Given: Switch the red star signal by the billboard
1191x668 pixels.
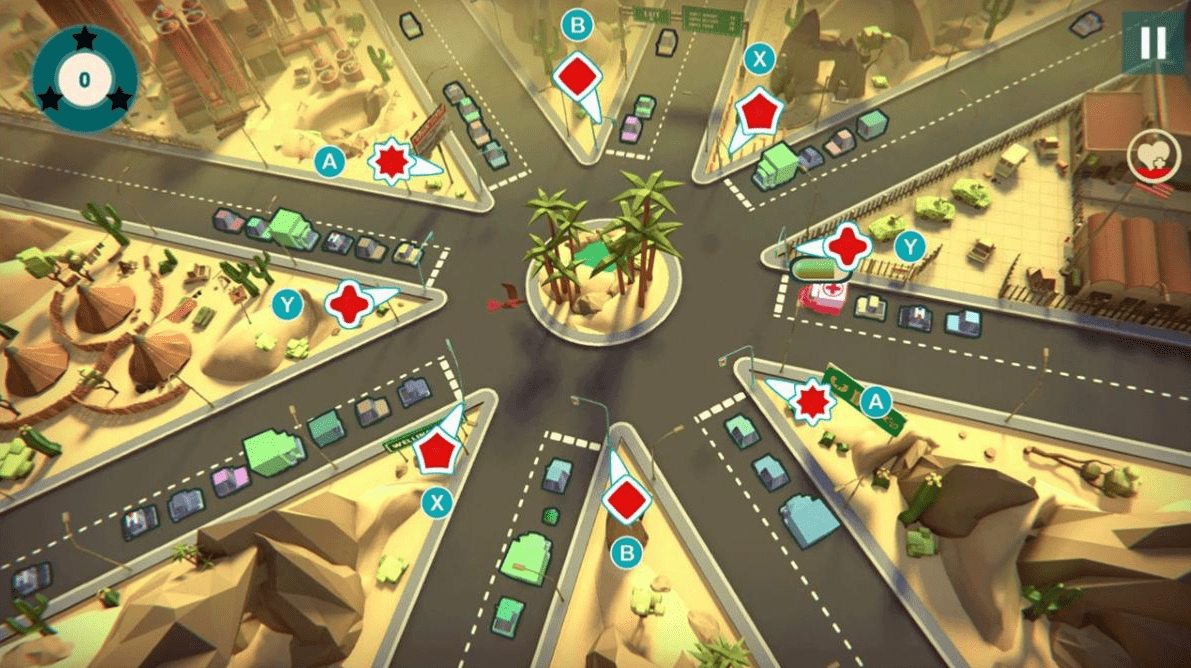Looking at the screenshot, I should (x=391, y=162).
